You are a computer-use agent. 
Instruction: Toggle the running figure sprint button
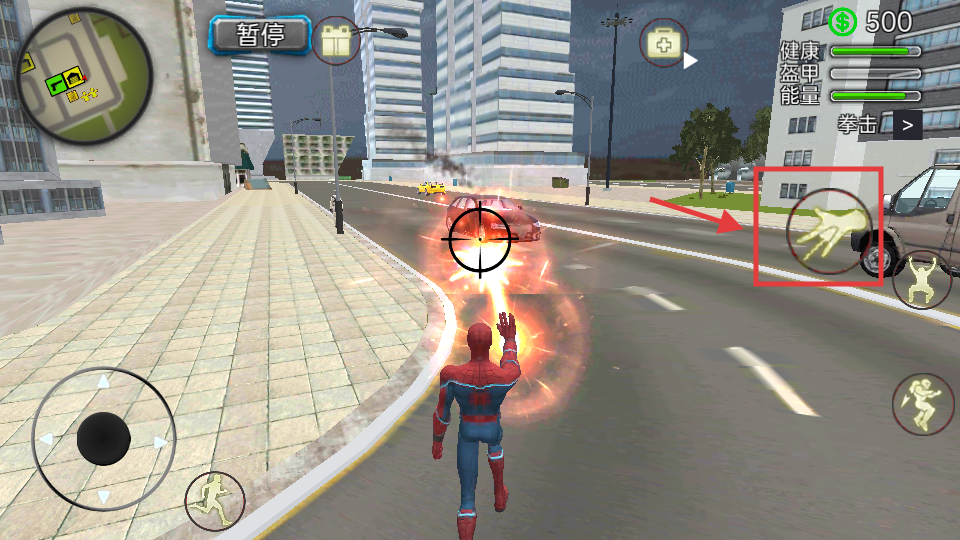click(214, 499)
